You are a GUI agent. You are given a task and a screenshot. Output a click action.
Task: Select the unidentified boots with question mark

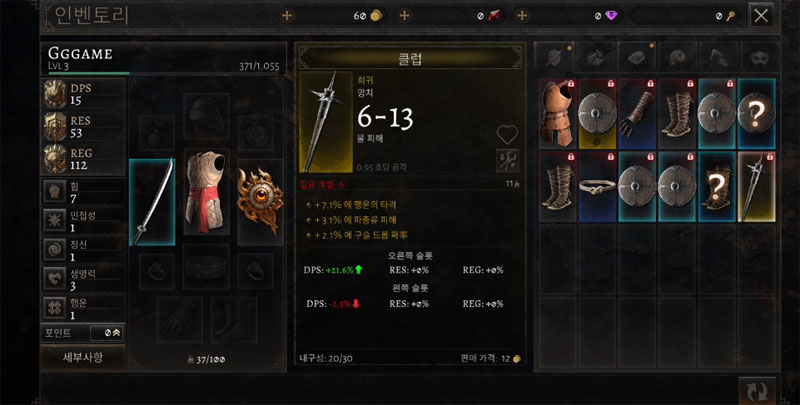pos(717,186)
